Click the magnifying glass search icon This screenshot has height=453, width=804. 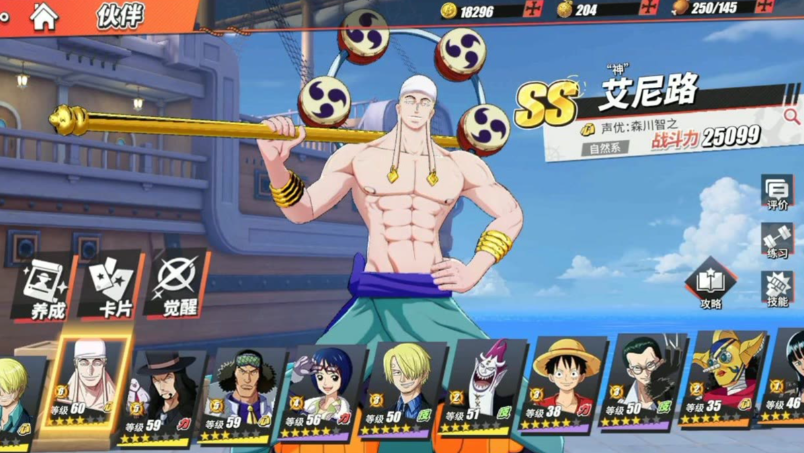(791, 118)
